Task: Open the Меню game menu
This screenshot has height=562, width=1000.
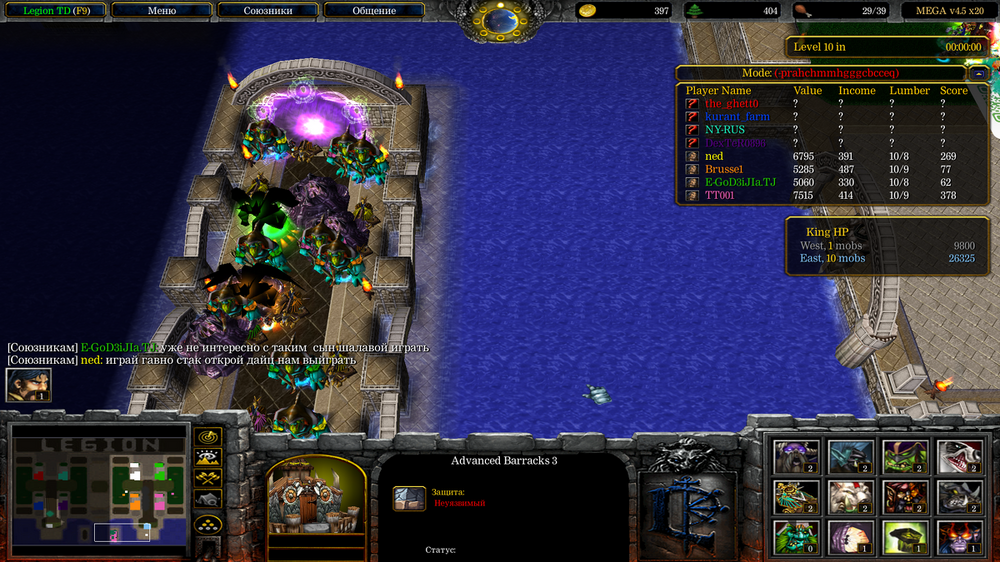Action: coord(161,11)
